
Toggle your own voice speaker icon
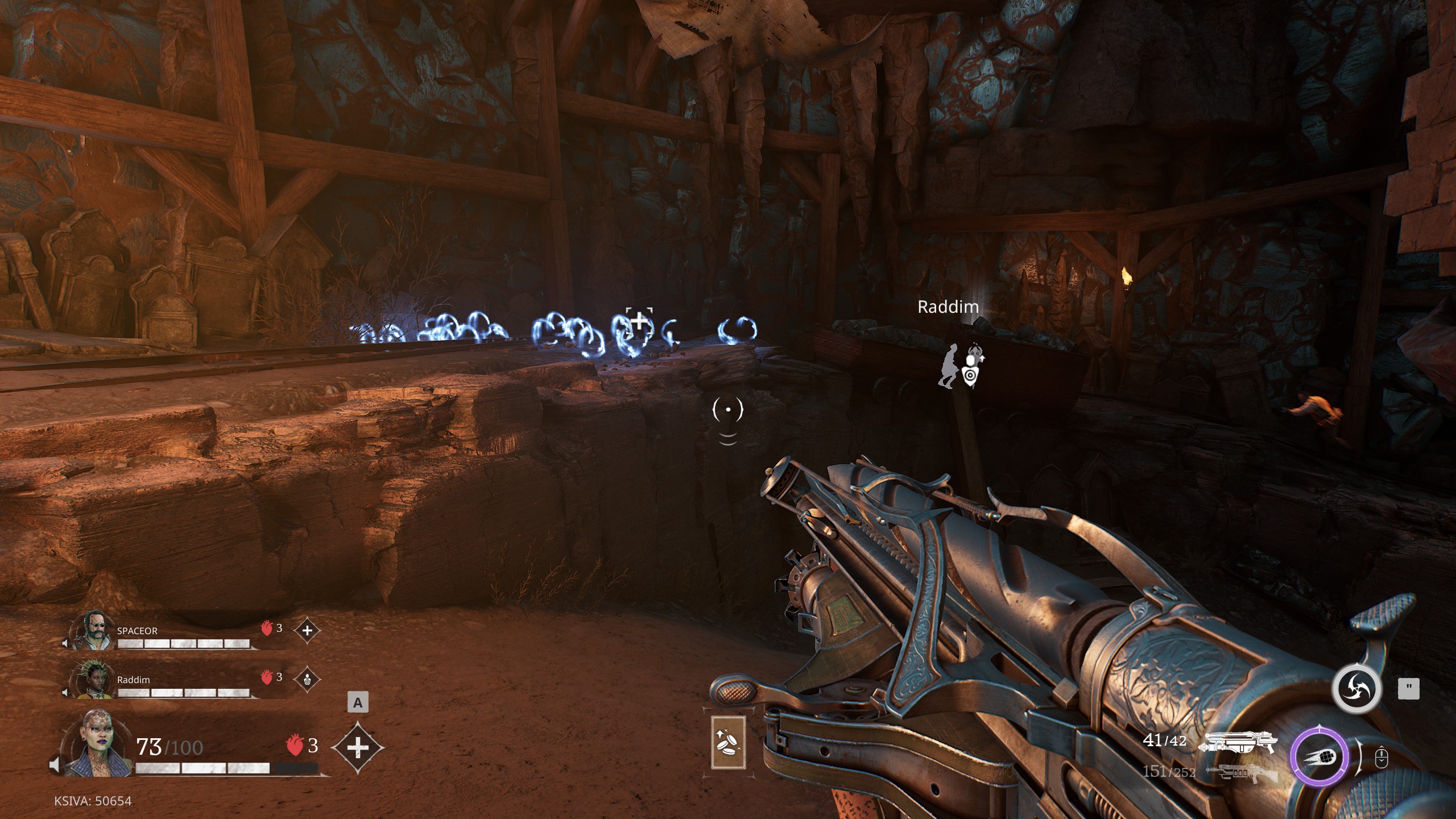(x=55, y=765)
